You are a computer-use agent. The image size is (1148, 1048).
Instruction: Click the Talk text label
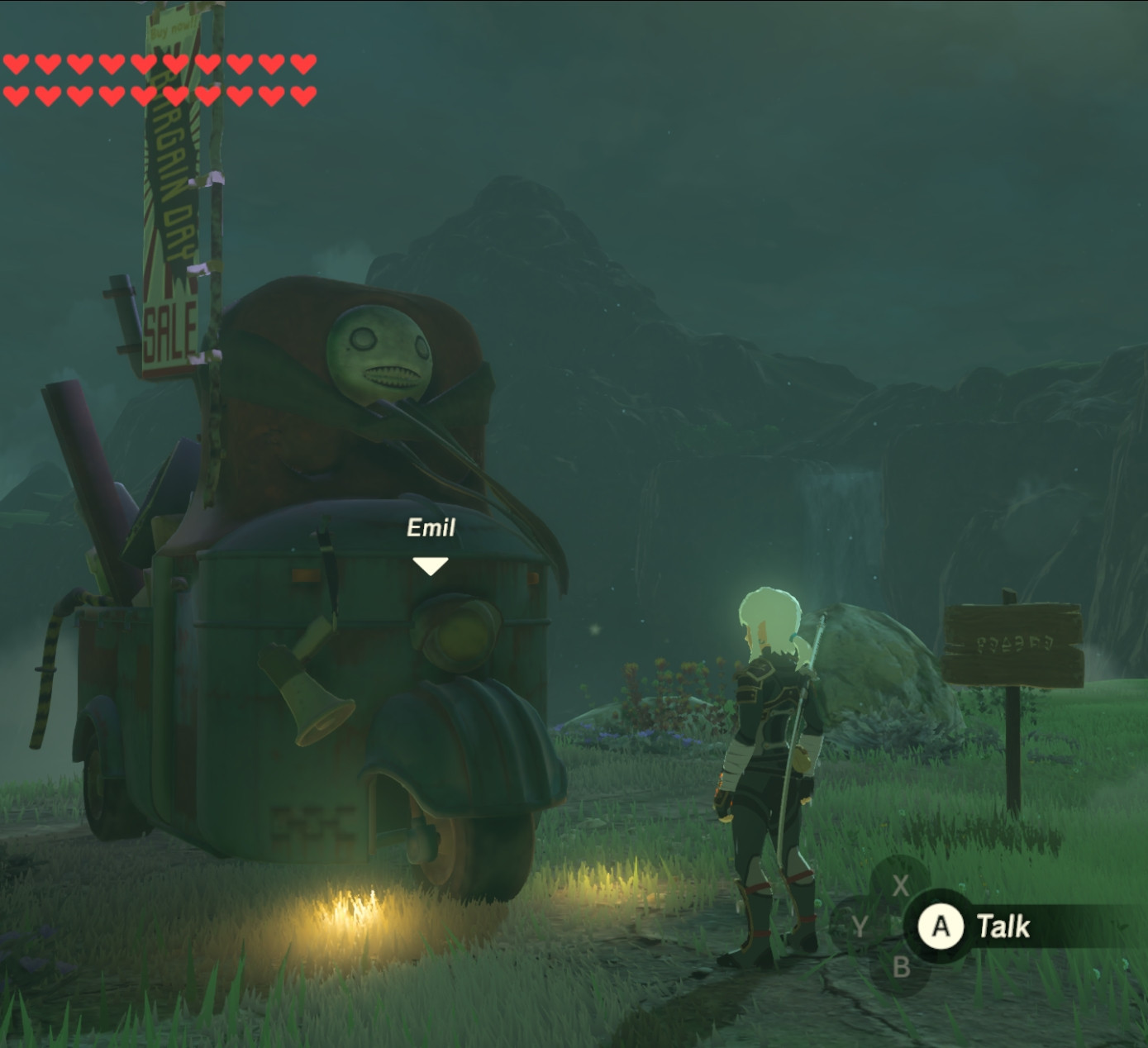tap(1002, 926)
